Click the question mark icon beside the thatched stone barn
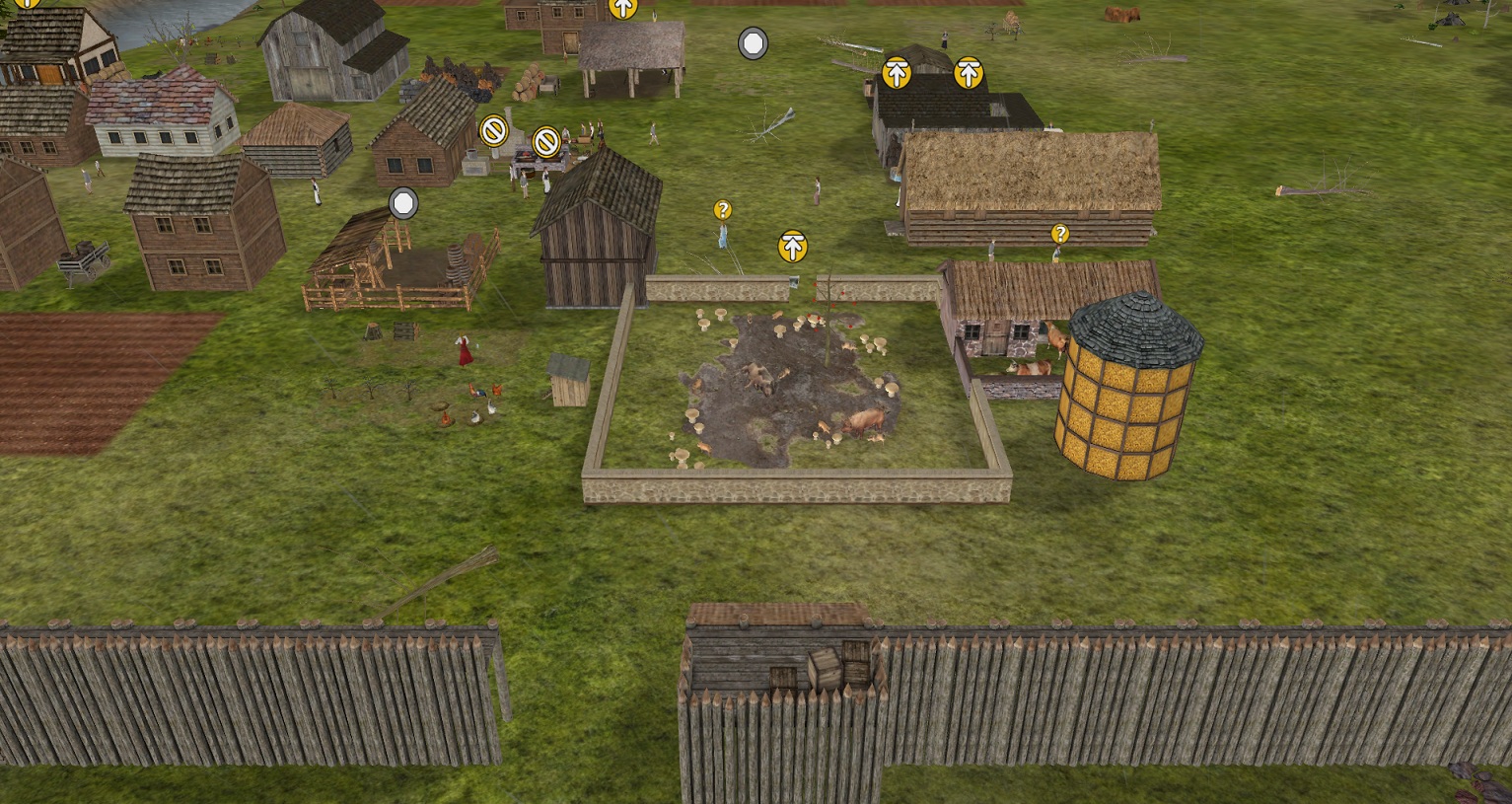1512x804 pixels. coord(1060,234)
